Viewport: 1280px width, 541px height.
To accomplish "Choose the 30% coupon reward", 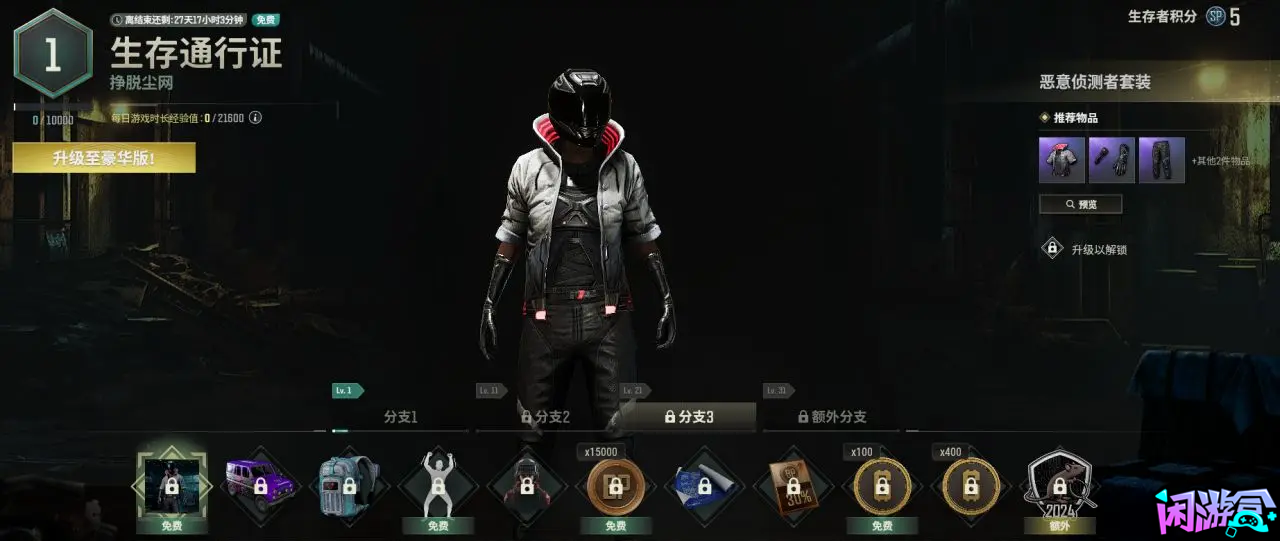I will click(x=793, y=486).
